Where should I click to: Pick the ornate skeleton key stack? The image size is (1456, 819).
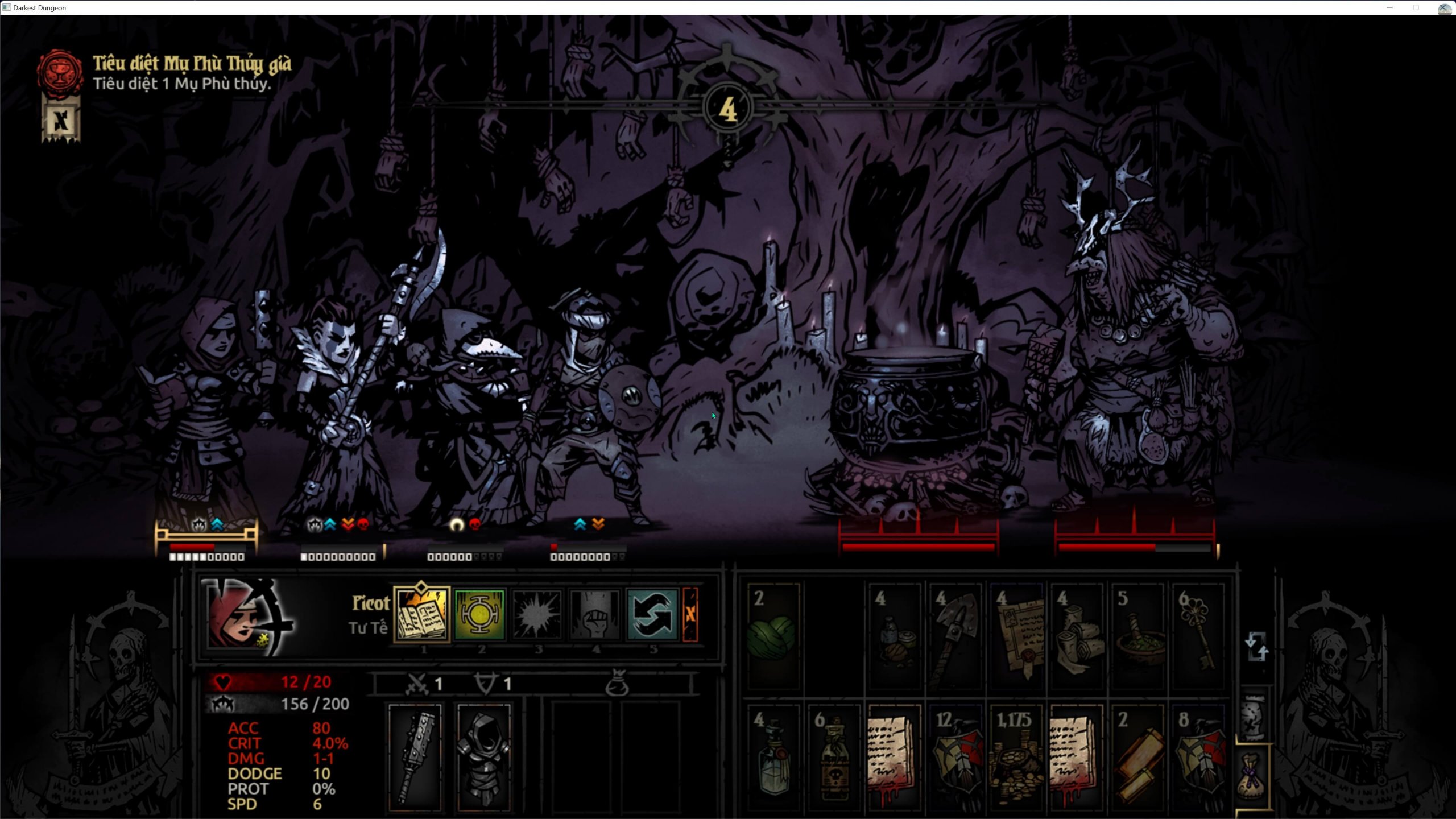coord(1198,635)
